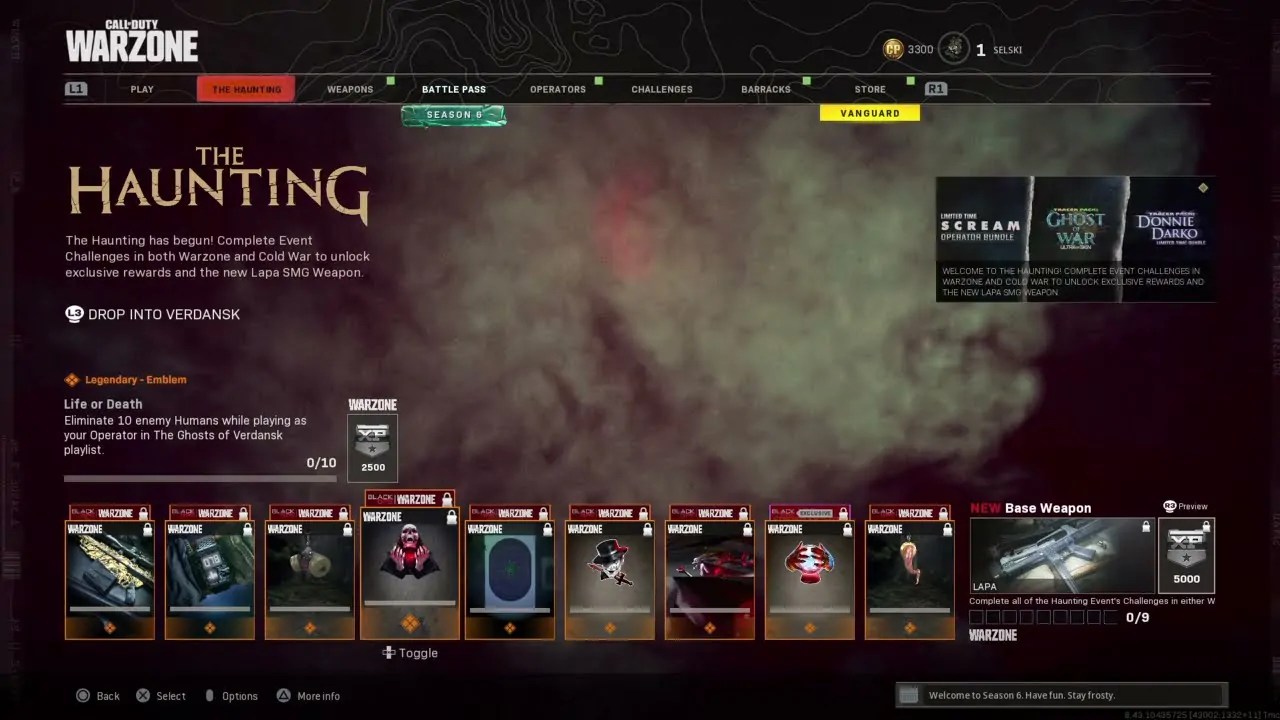Toggle reward view with the Toggle control
The width and height of the screenshot is (1280, 720).
[x=411, y=652]
